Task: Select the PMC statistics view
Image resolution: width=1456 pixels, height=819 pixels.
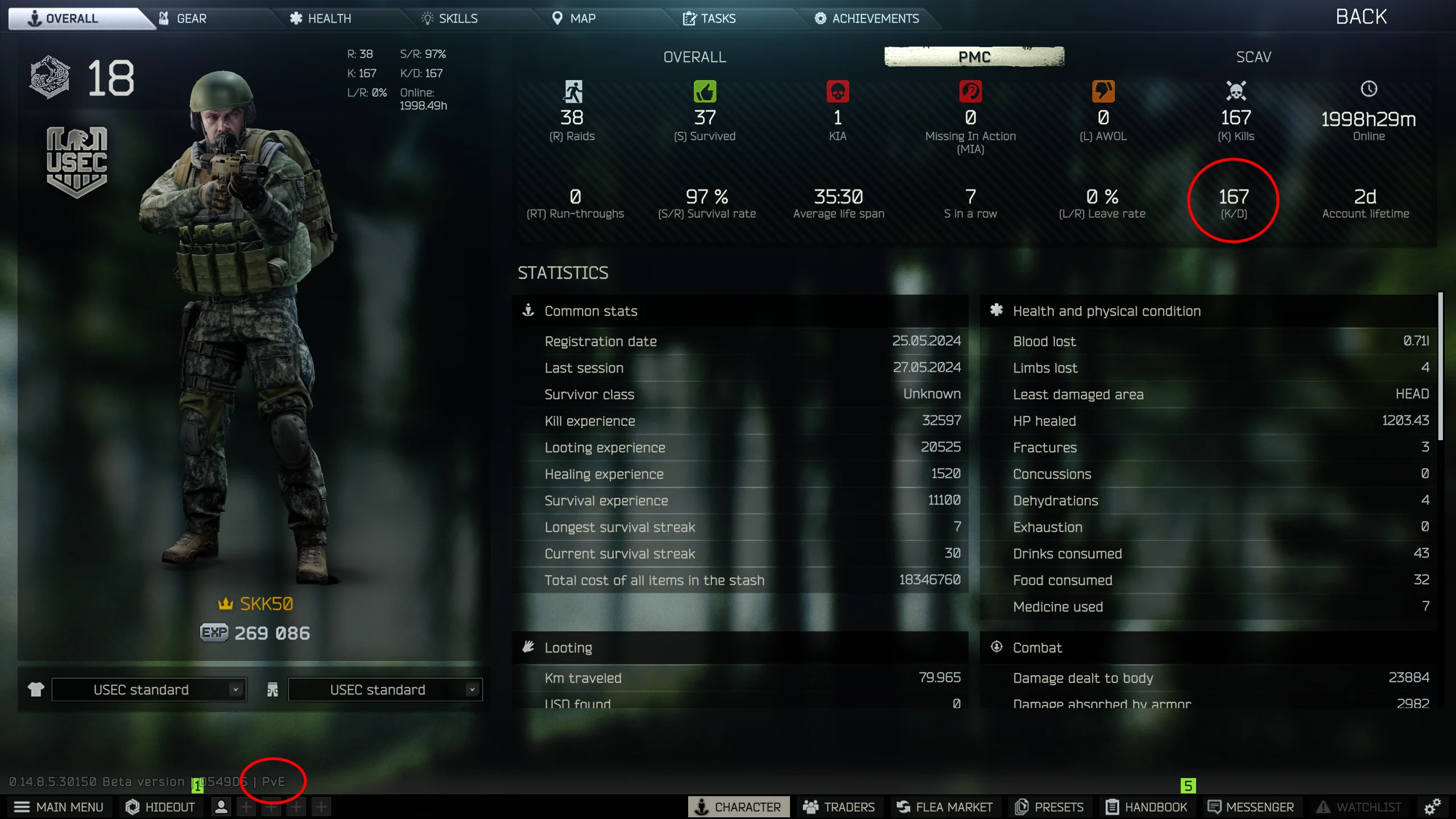Action: 974,56
